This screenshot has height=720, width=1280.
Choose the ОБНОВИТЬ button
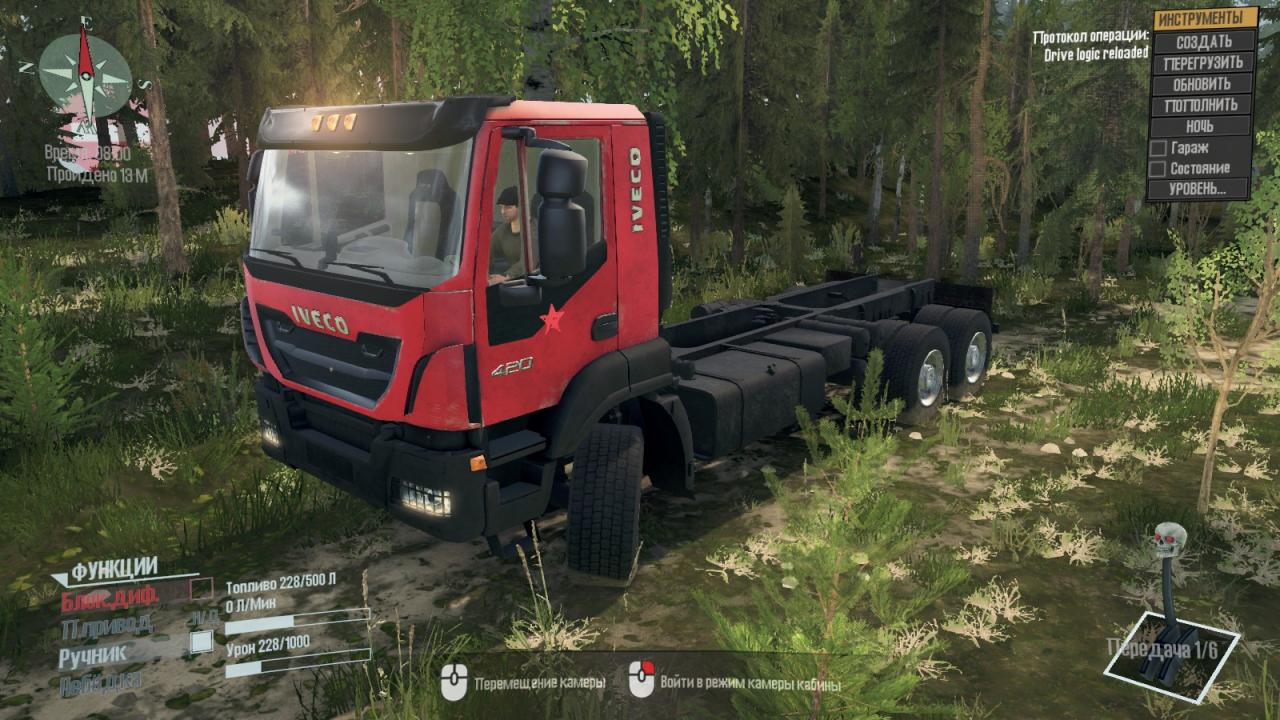[x=1203, y=84]
